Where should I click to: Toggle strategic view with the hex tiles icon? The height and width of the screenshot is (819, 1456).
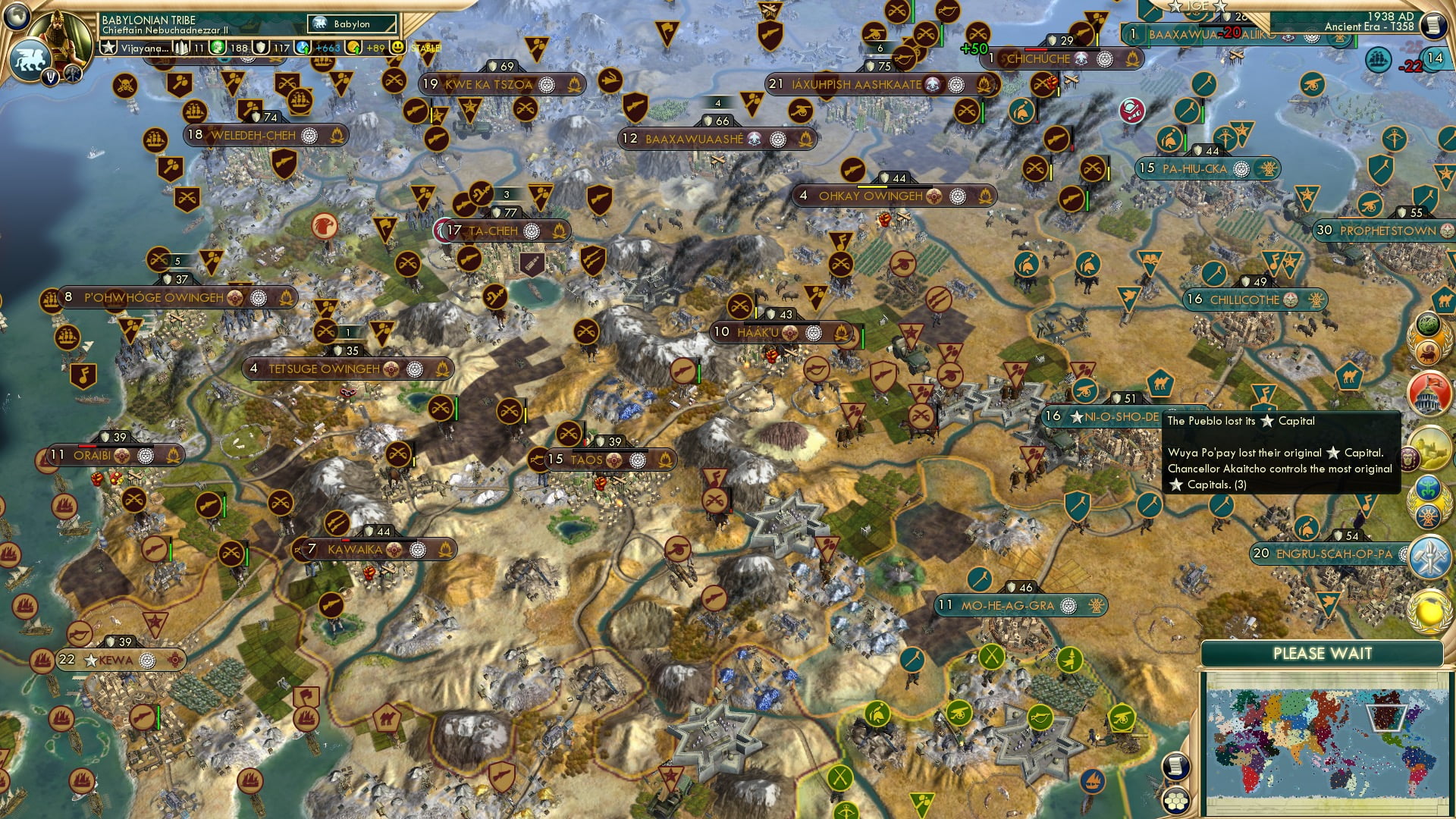point(1175,802)
